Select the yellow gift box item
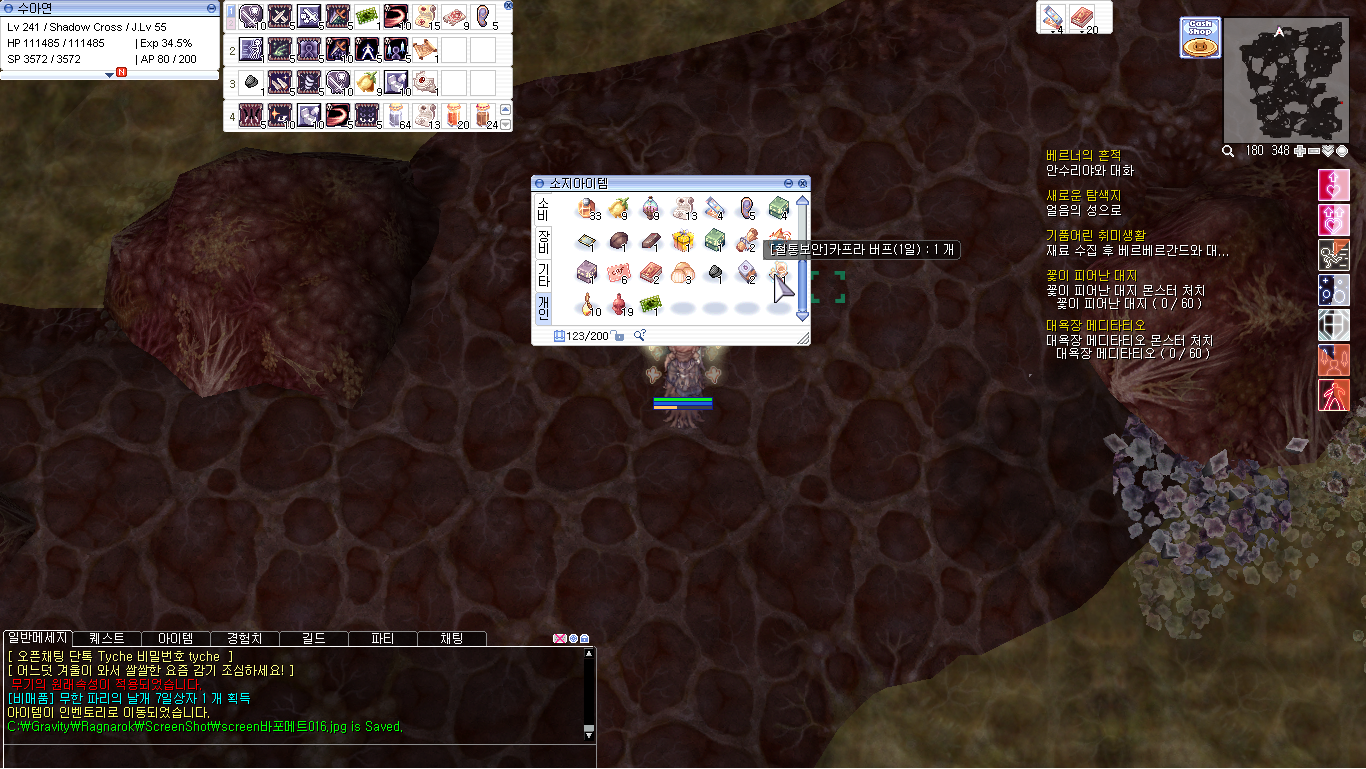1366x769 pixels. (x=683, y=240)
